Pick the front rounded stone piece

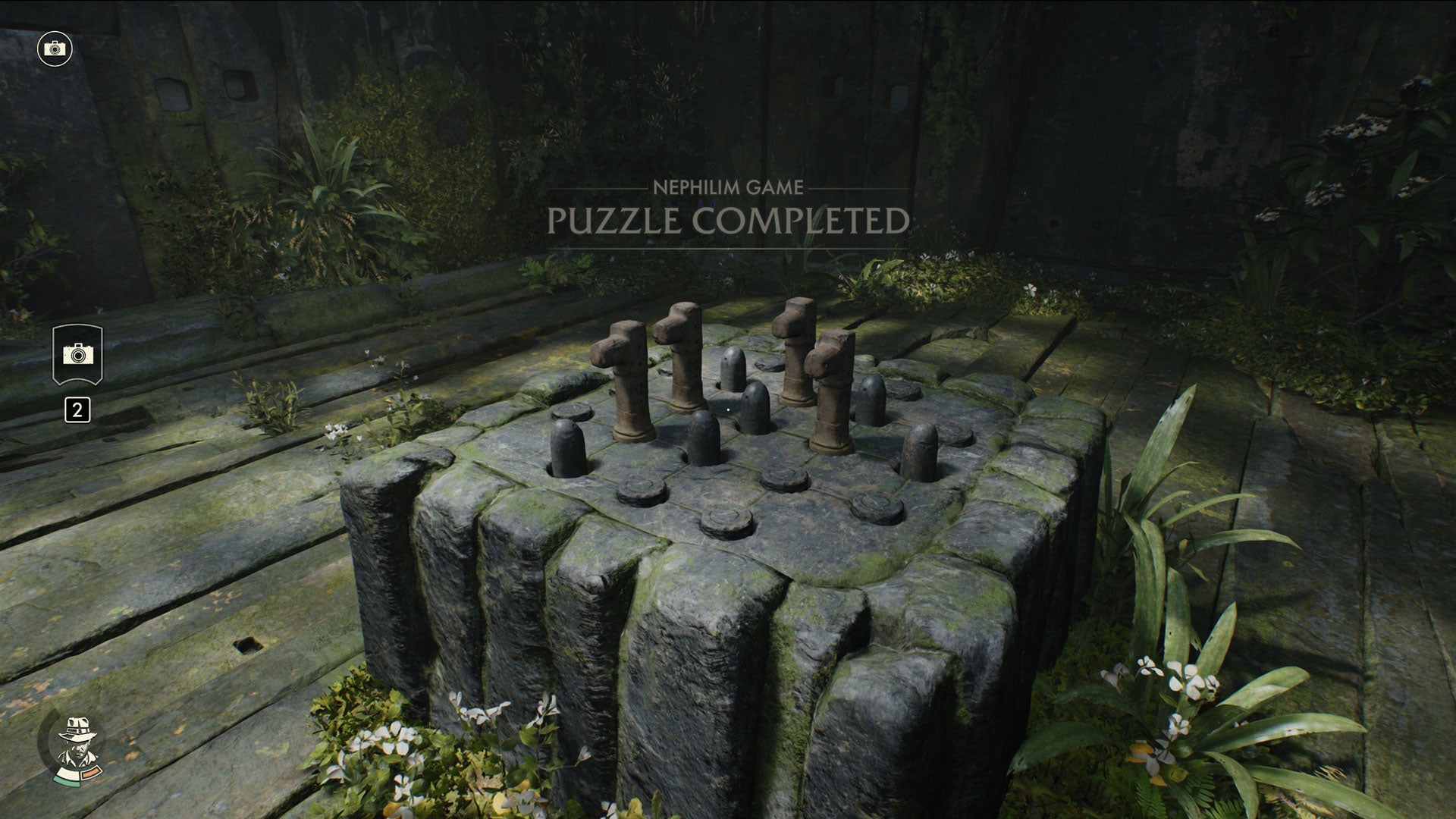coord(703,441)
